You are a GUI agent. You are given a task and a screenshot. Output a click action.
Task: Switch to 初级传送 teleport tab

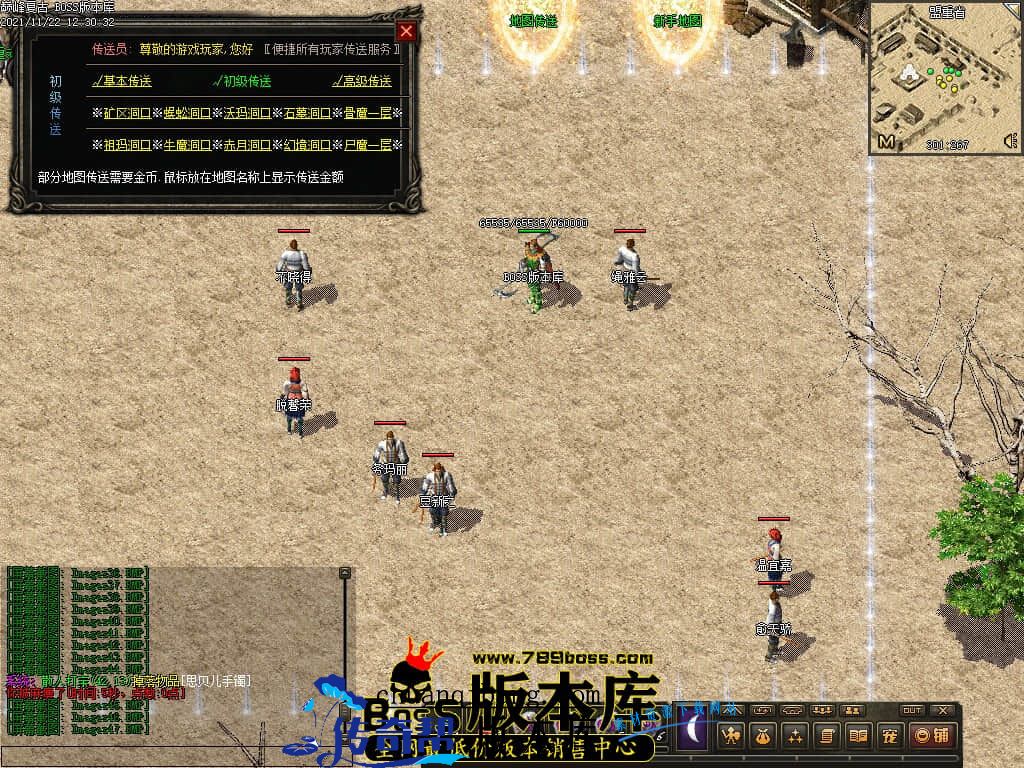pos(243,81)
